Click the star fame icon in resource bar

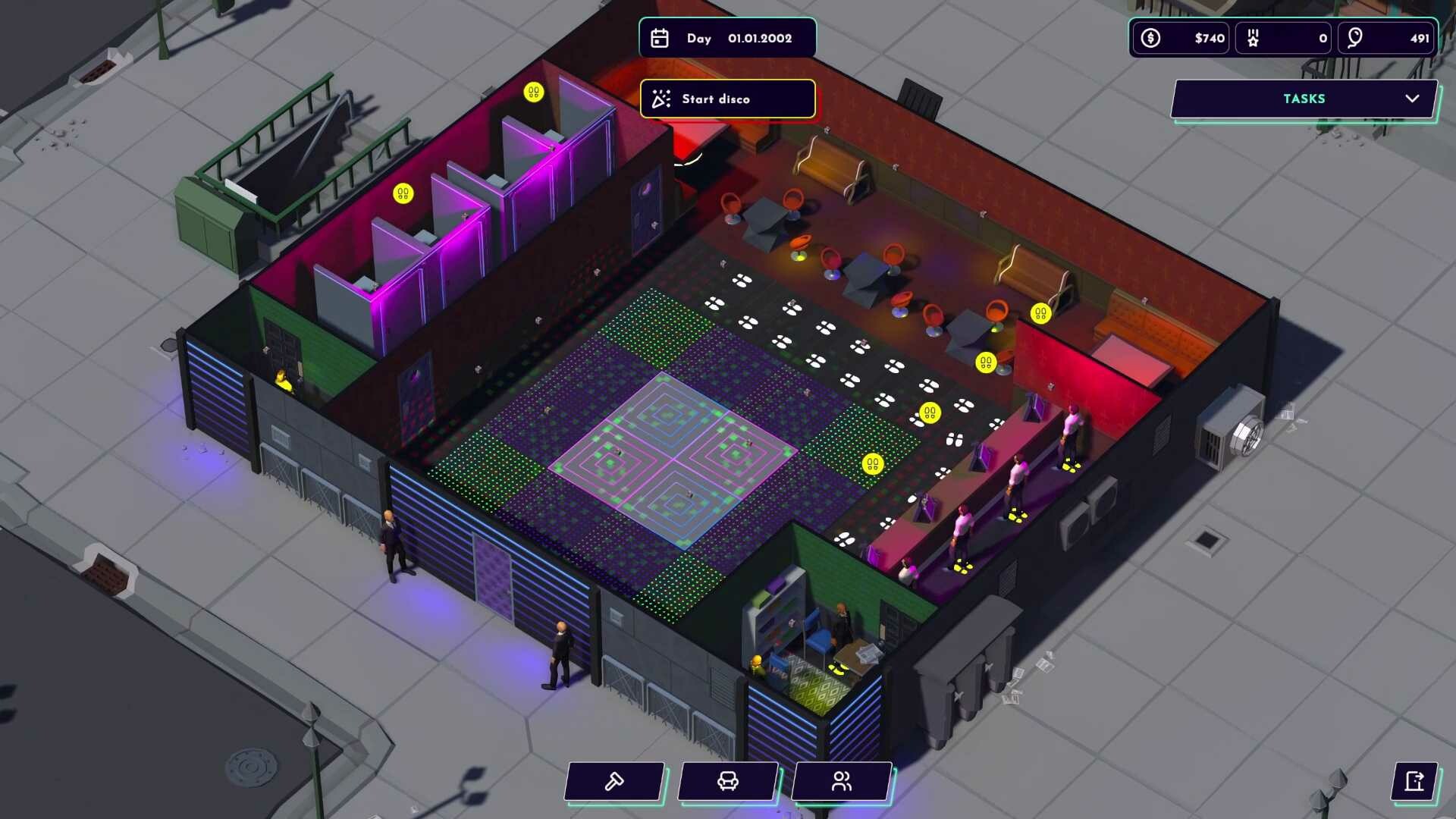(x=1253, y=37)
